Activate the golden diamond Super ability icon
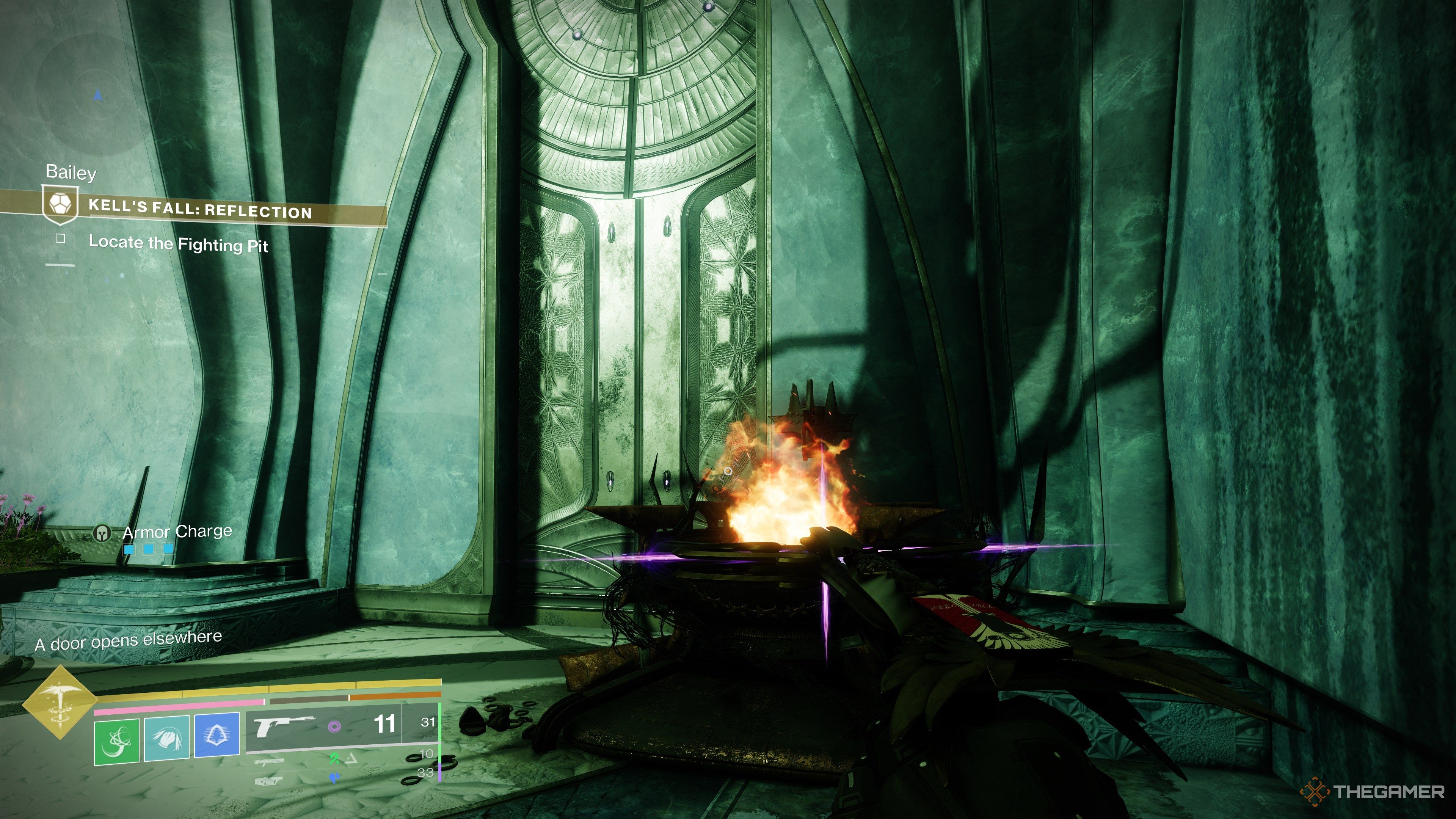The height and width of the screenshot is (819, 1456). tap(60, 702)
